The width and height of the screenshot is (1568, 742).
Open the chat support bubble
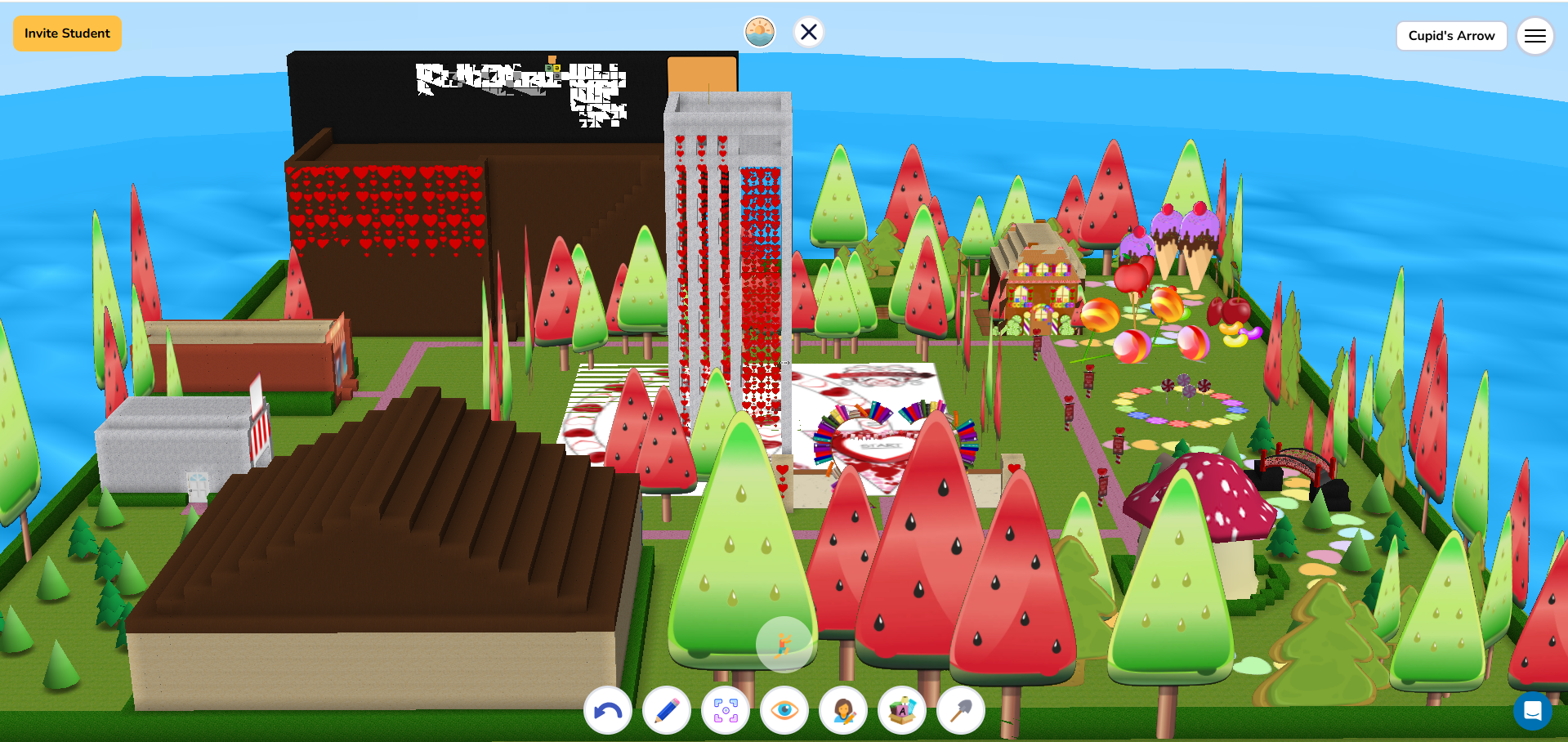(x=1533, y=711)
